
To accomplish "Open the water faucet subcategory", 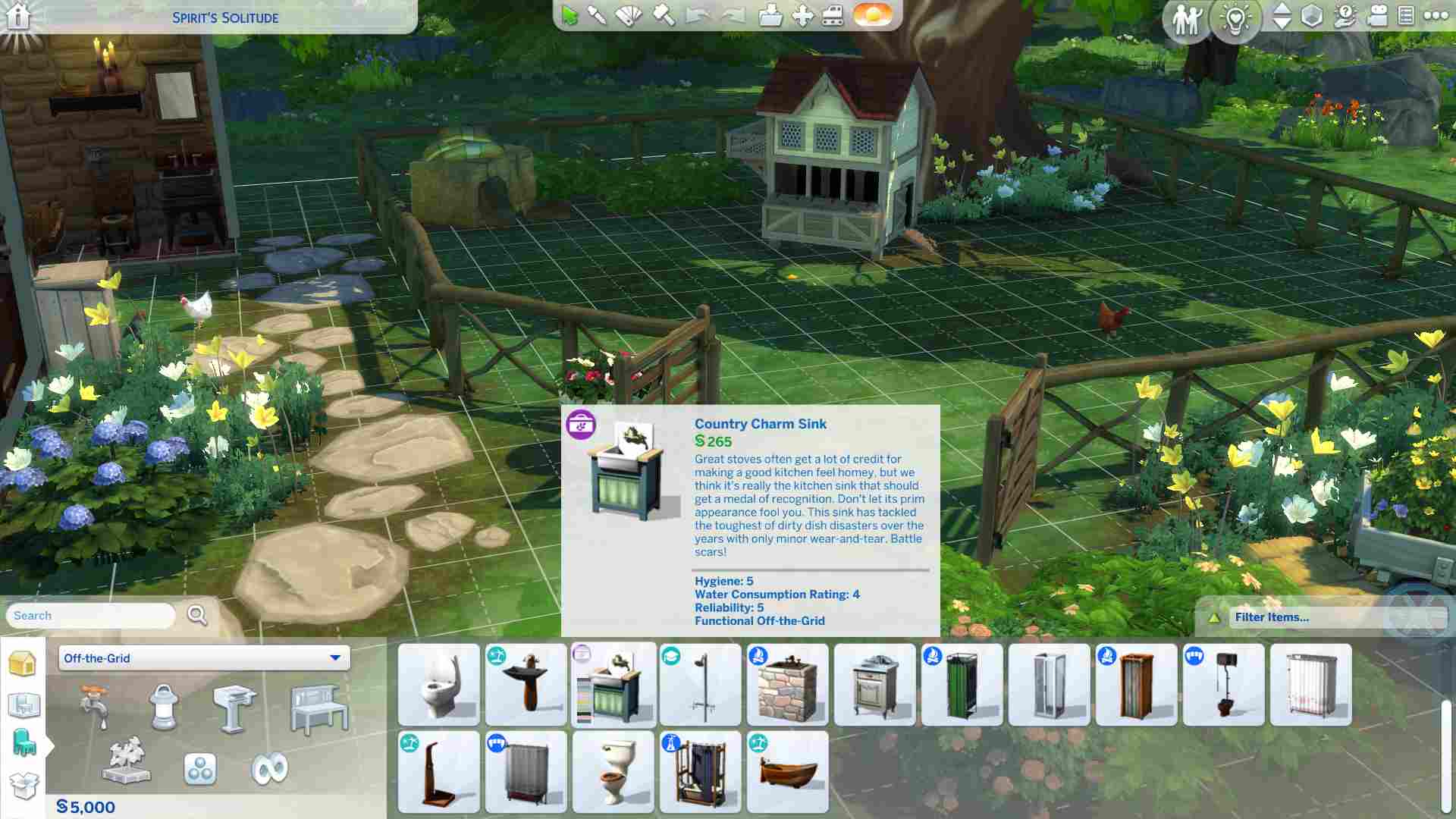I will coord(96,705).
